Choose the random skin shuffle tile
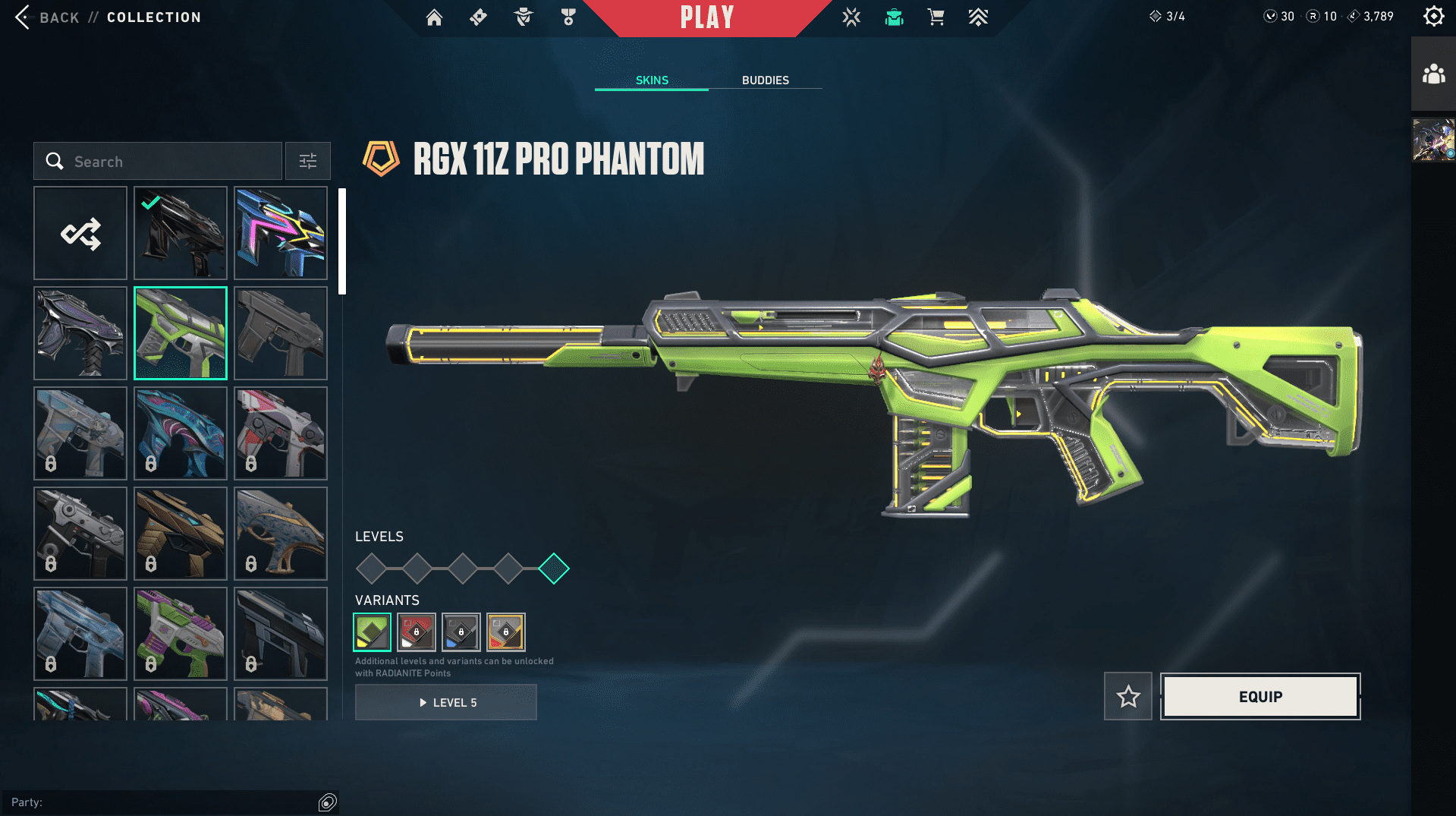The width and height of the screenshot is (1456, 816). [x=80, y=234]
